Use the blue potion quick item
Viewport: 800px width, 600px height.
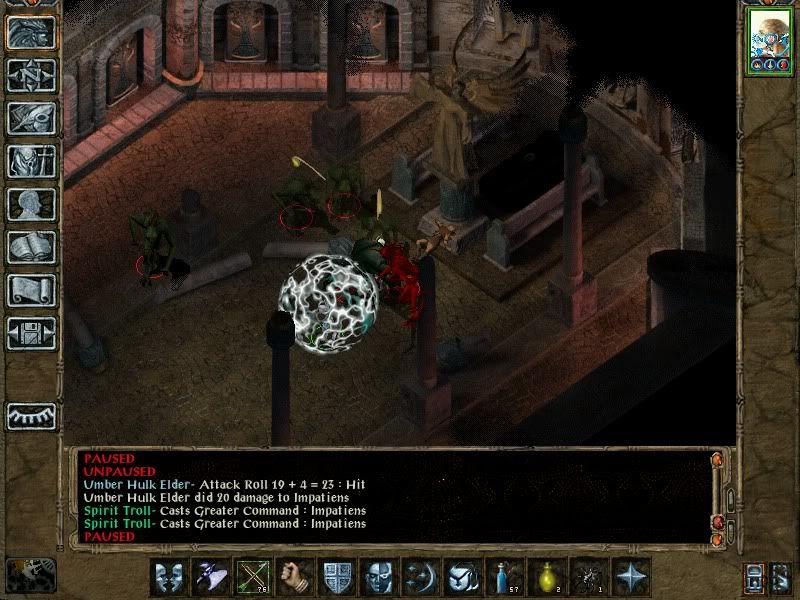click(x=506, y=577)
